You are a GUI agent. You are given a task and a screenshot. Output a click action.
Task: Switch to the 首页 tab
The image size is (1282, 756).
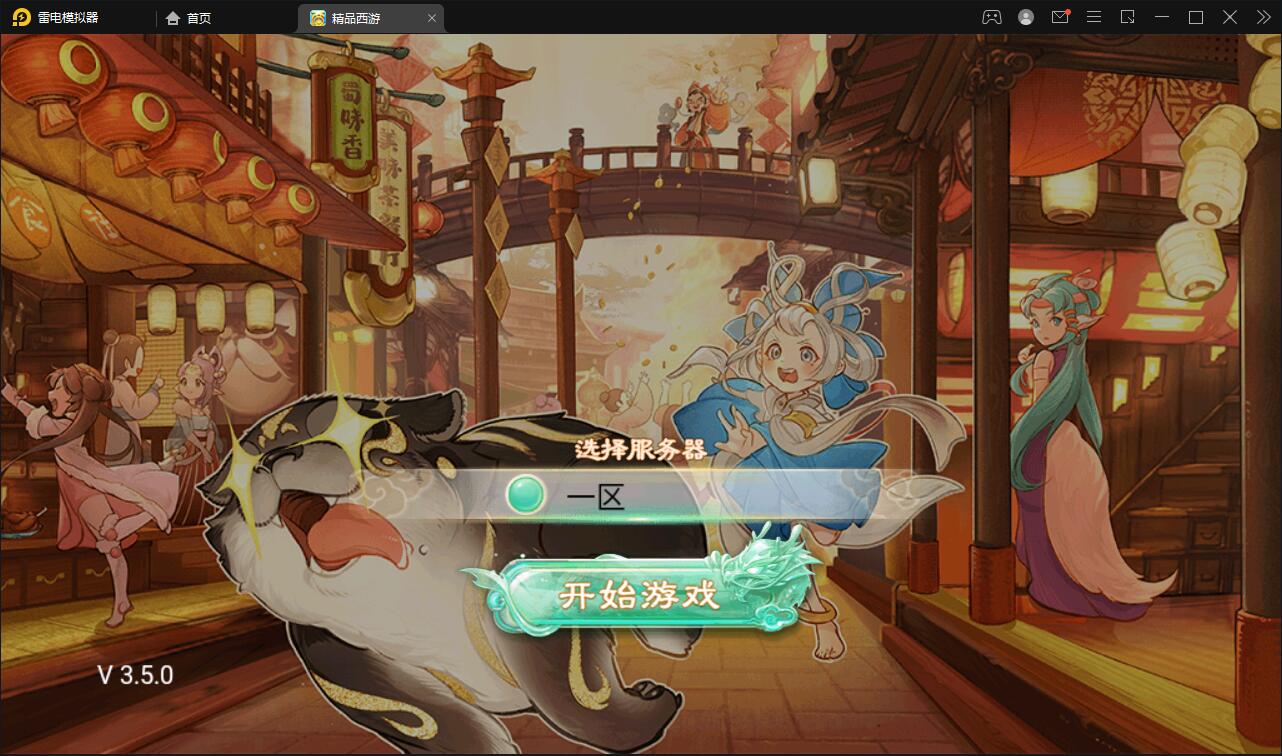(190, 17)
